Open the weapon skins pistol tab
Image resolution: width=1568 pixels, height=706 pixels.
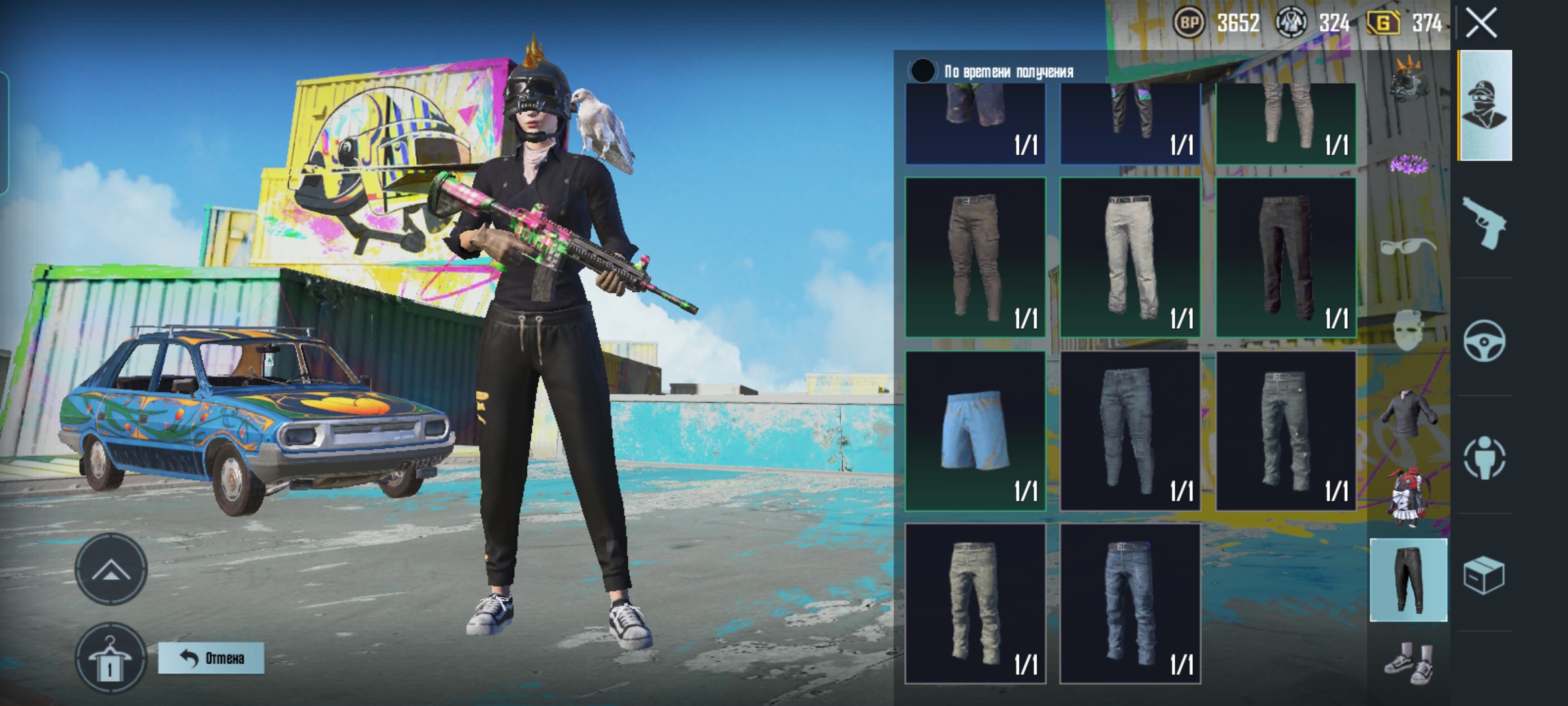coord(1484,224)
